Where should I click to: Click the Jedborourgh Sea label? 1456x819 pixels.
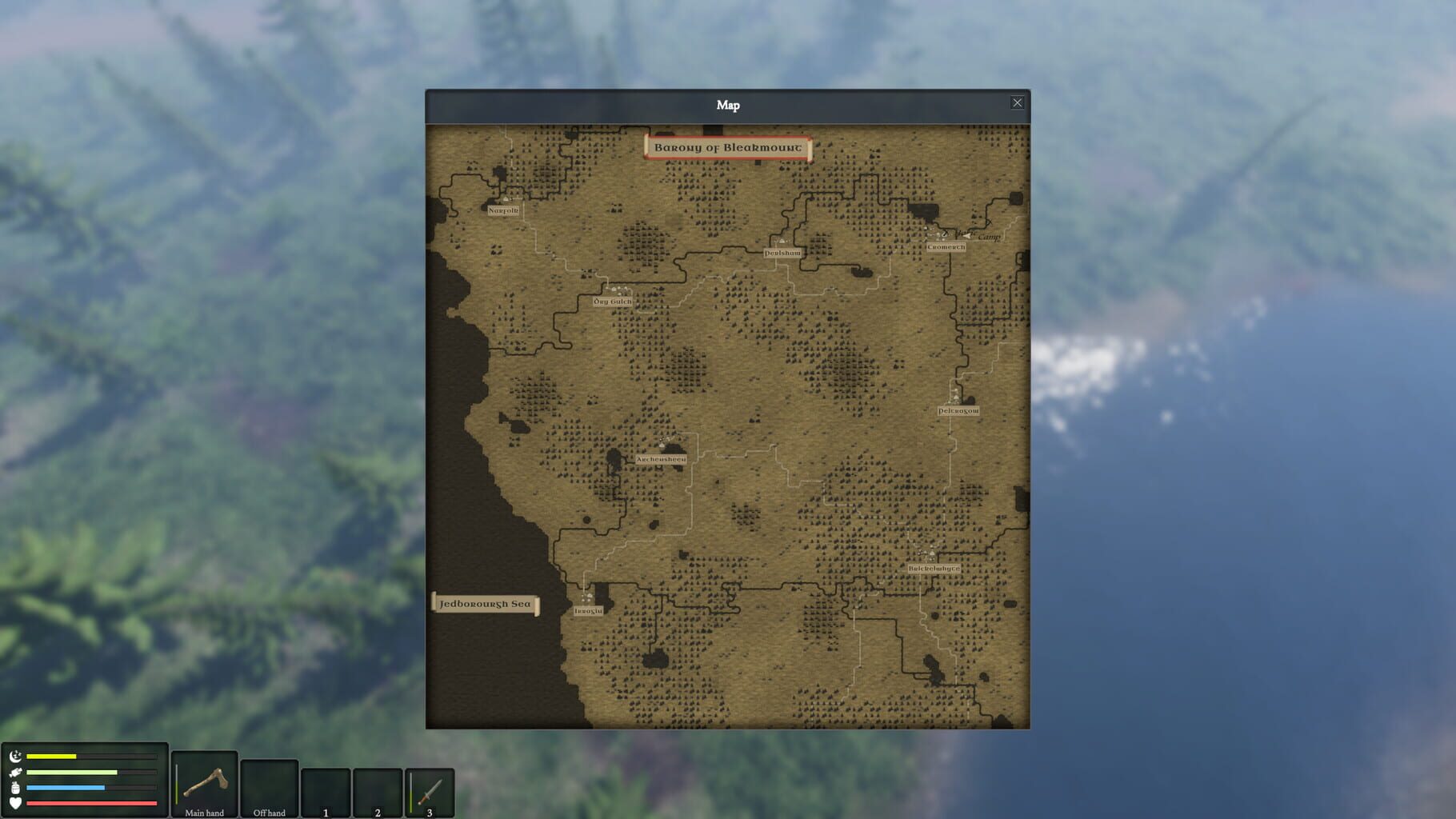point(486,605)
